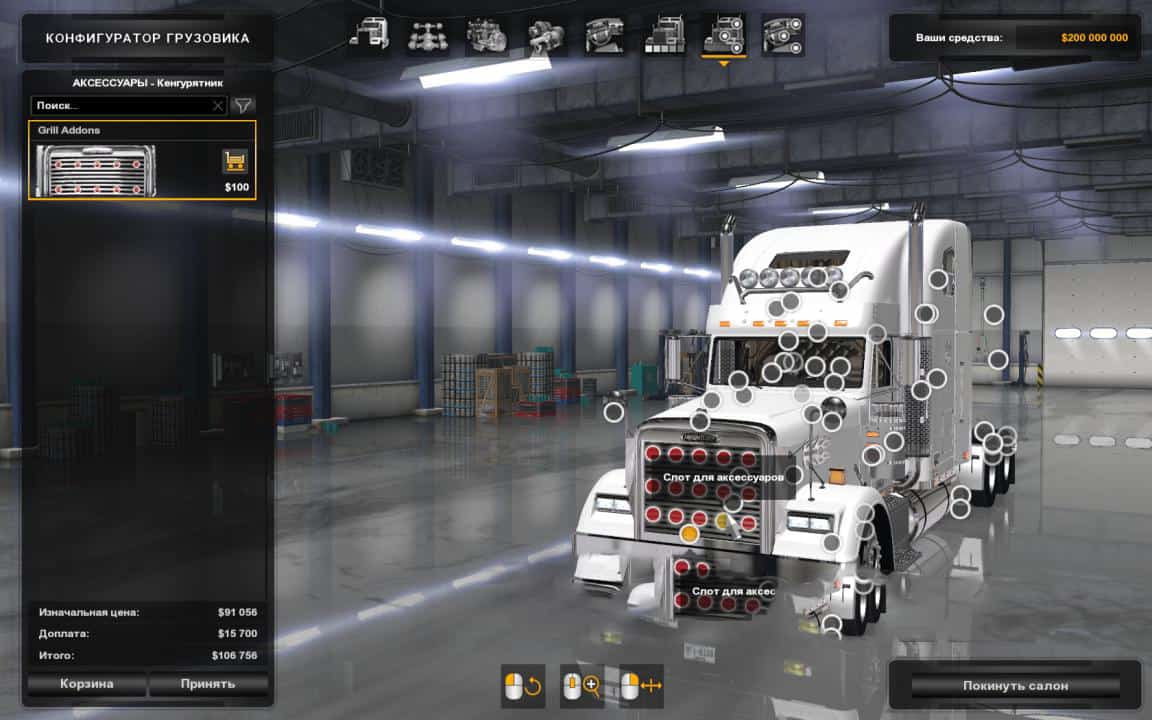Viewport: 1152px width, 720px height.
Task: Select the highlighted truck accessories tab
Action: pos(722,36)
